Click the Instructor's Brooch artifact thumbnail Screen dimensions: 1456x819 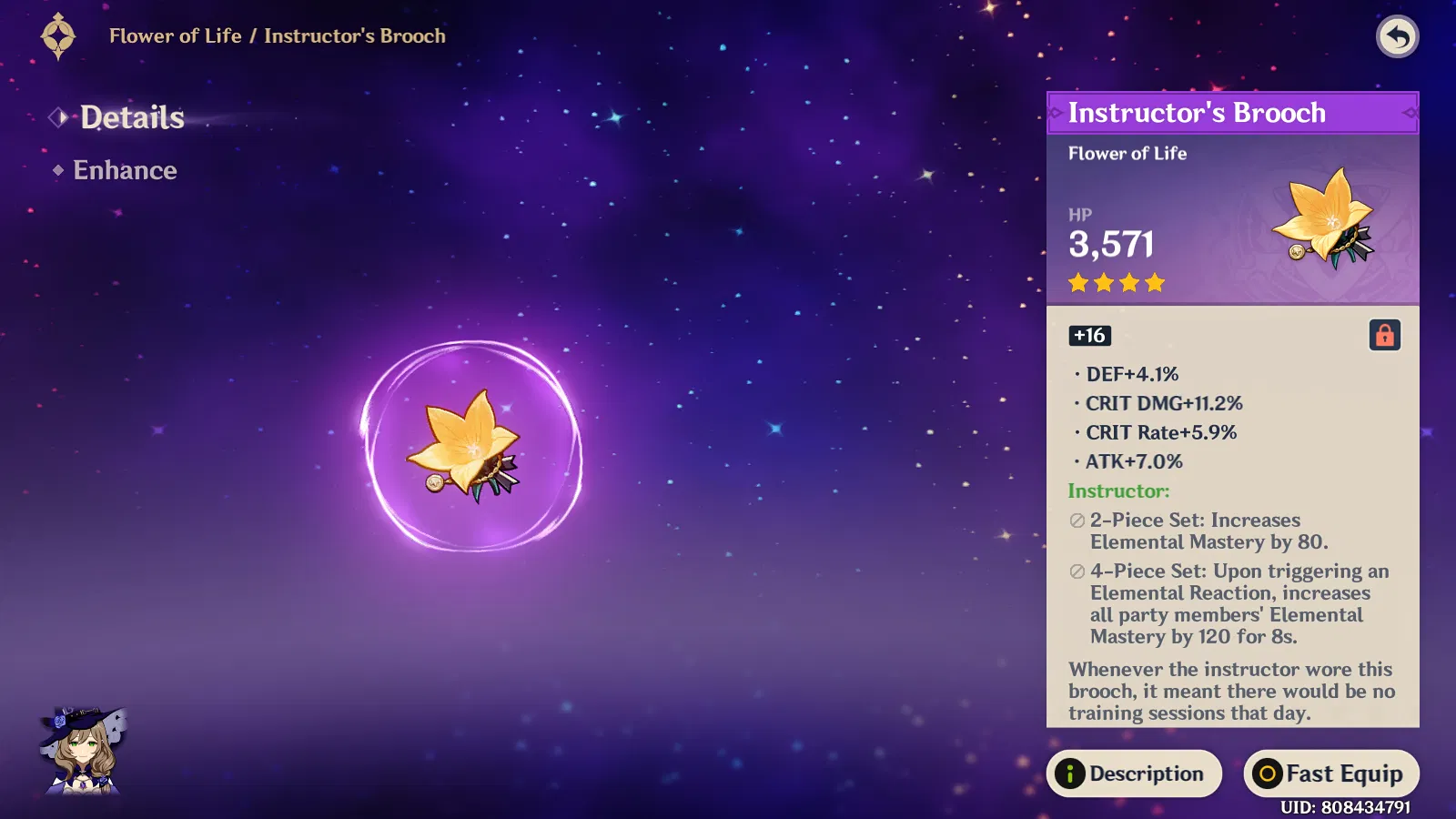pos(1324,218)
